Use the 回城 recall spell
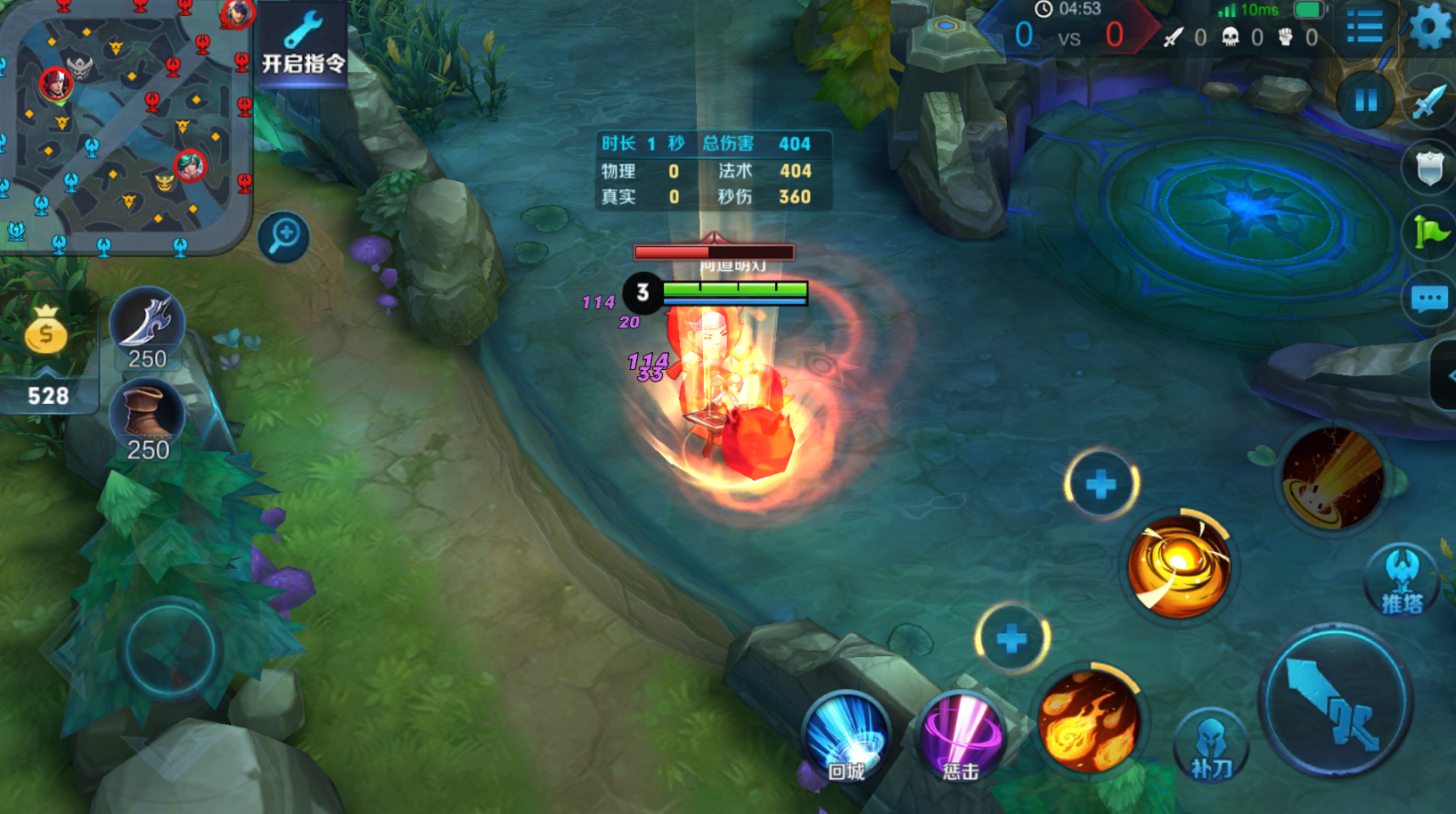Screen dimensions: 1456x814 click(847, 737)
